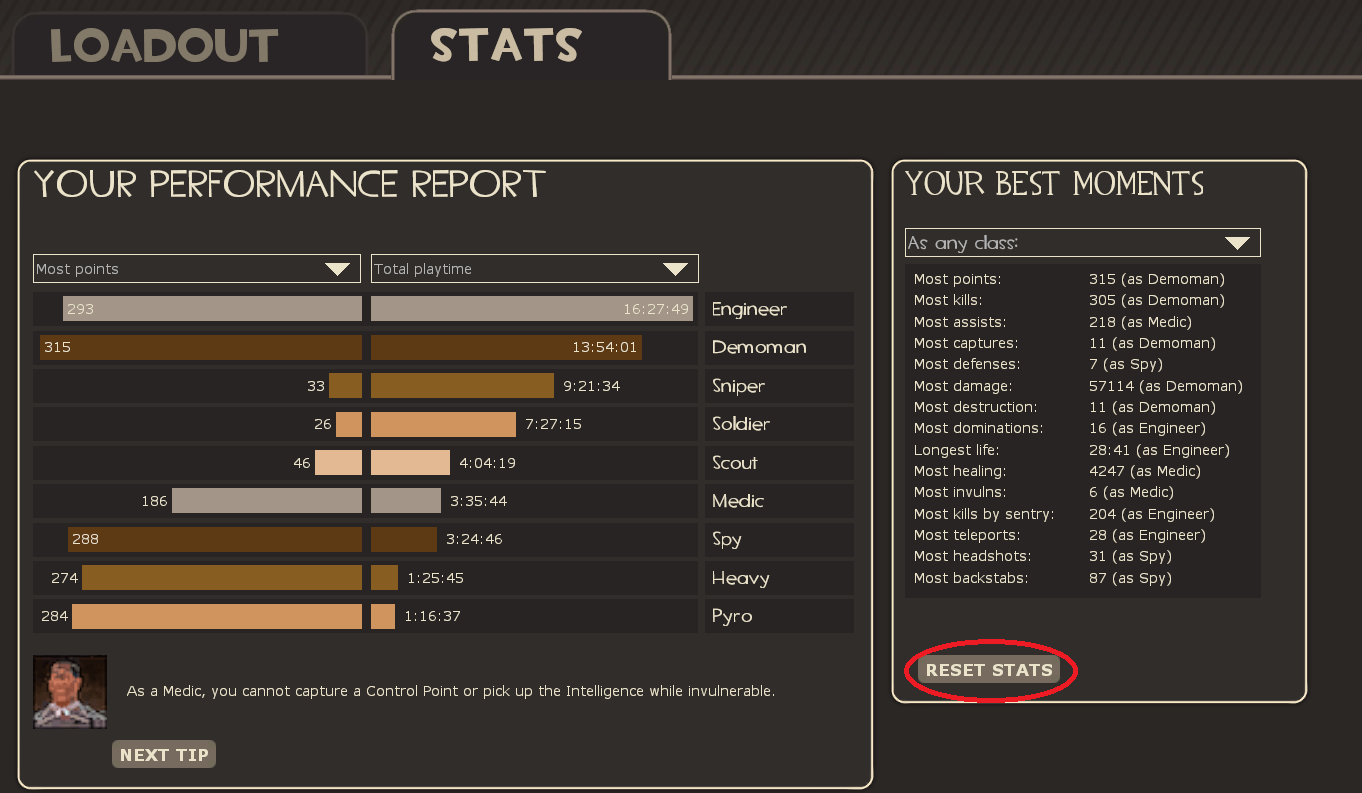Screen dimensions: 1362x793
Task: Open the As any class selector
Action: click(x=1081, y=242)
